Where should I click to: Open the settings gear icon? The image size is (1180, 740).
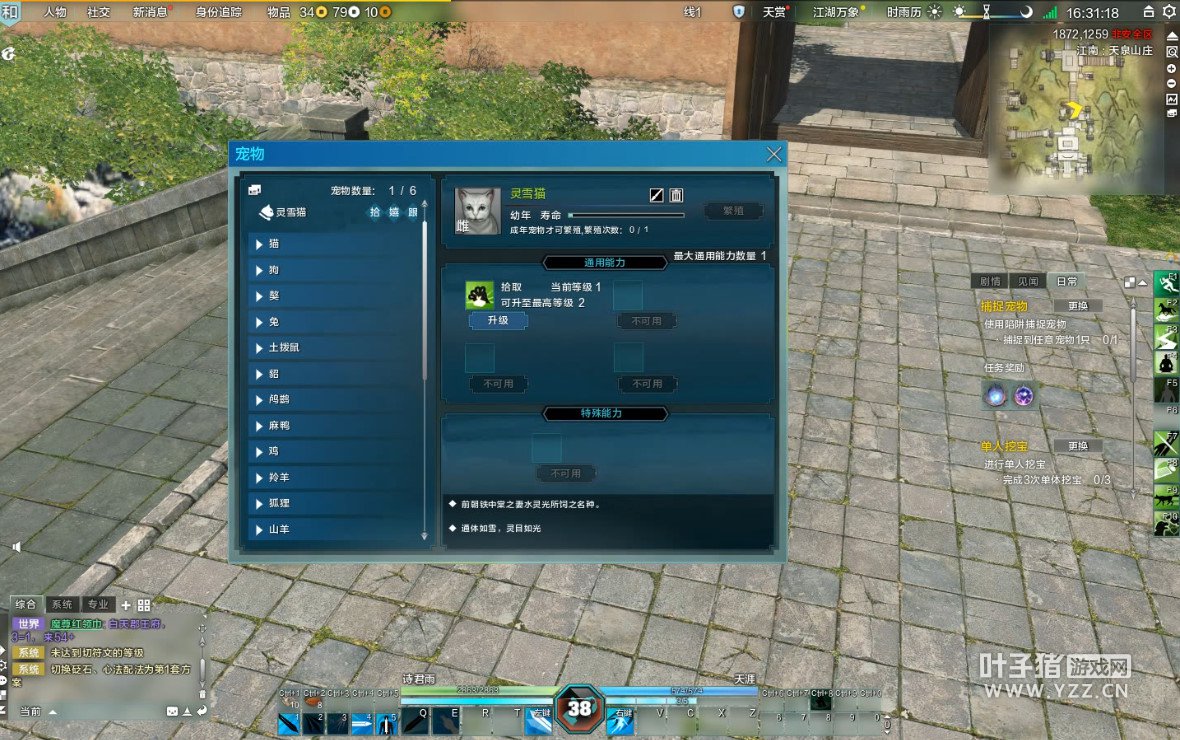coord(1168,12)
